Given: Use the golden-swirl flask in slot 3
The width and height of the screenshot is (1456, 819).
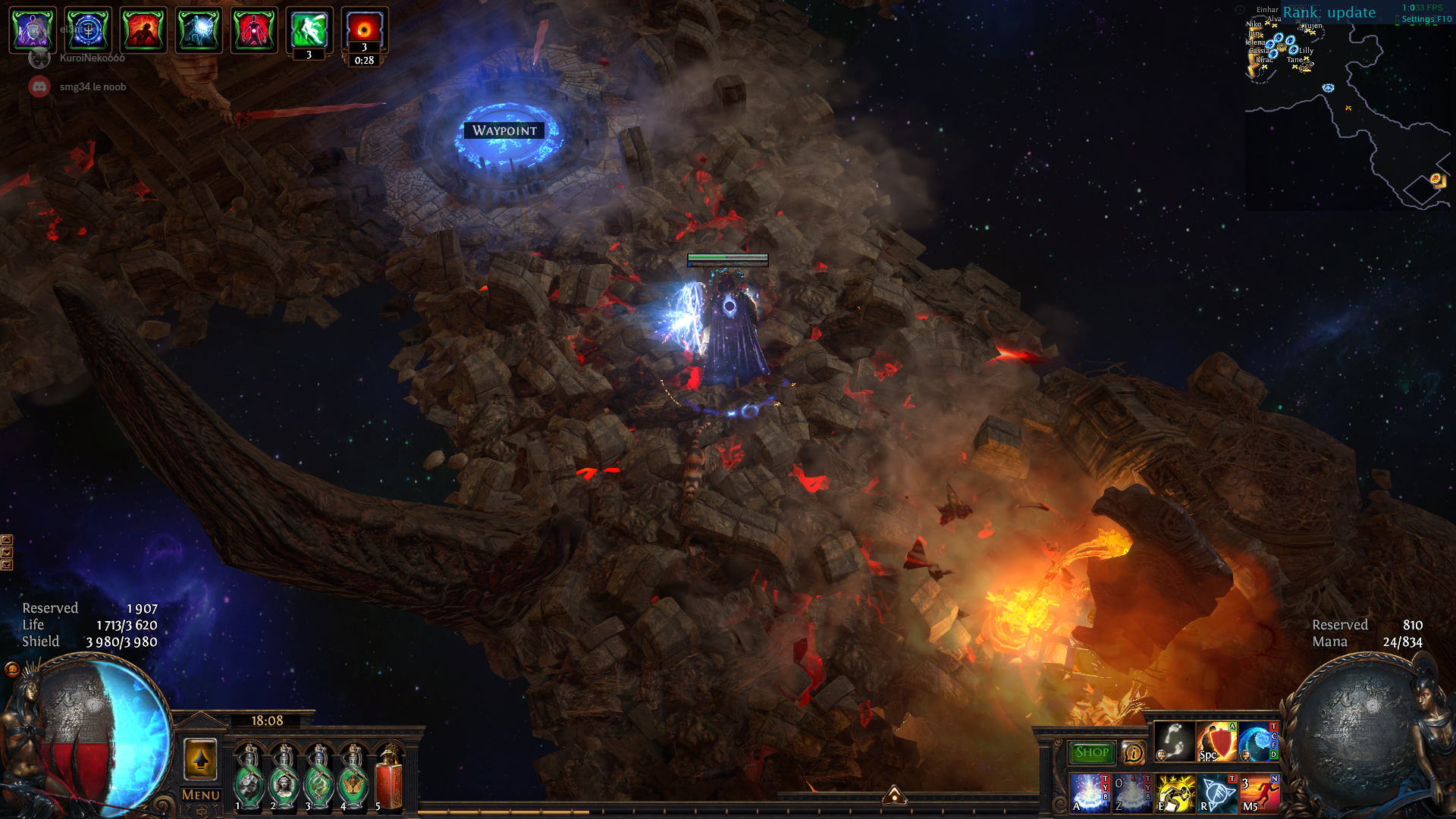Looking at the screenshot, I should coord(318,777).
